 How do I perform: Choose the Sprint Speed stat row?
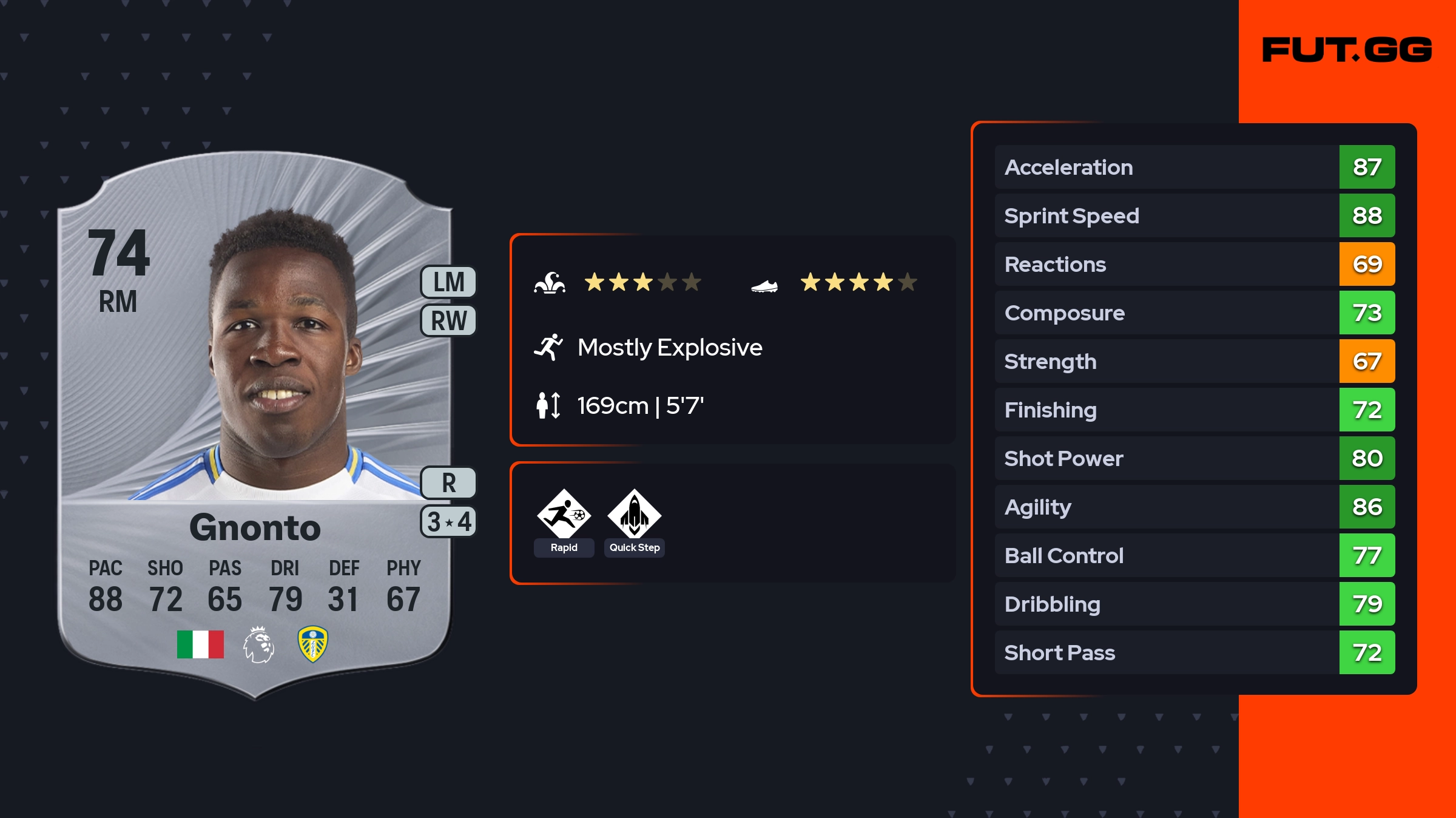pos(1194,215)
